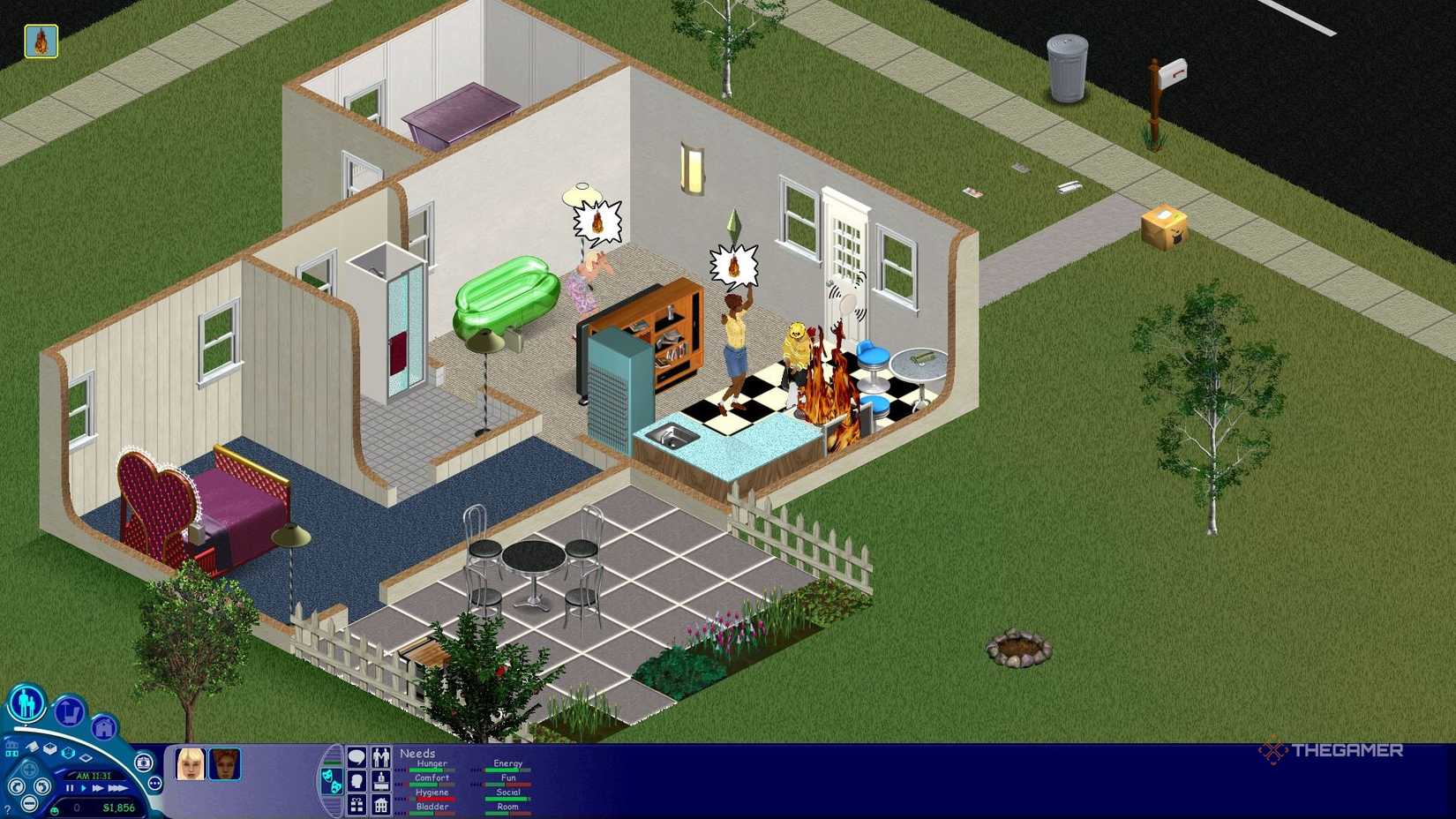
Task: Open the Interests panel (speech bubble icon)
Action: click(356, 757)
